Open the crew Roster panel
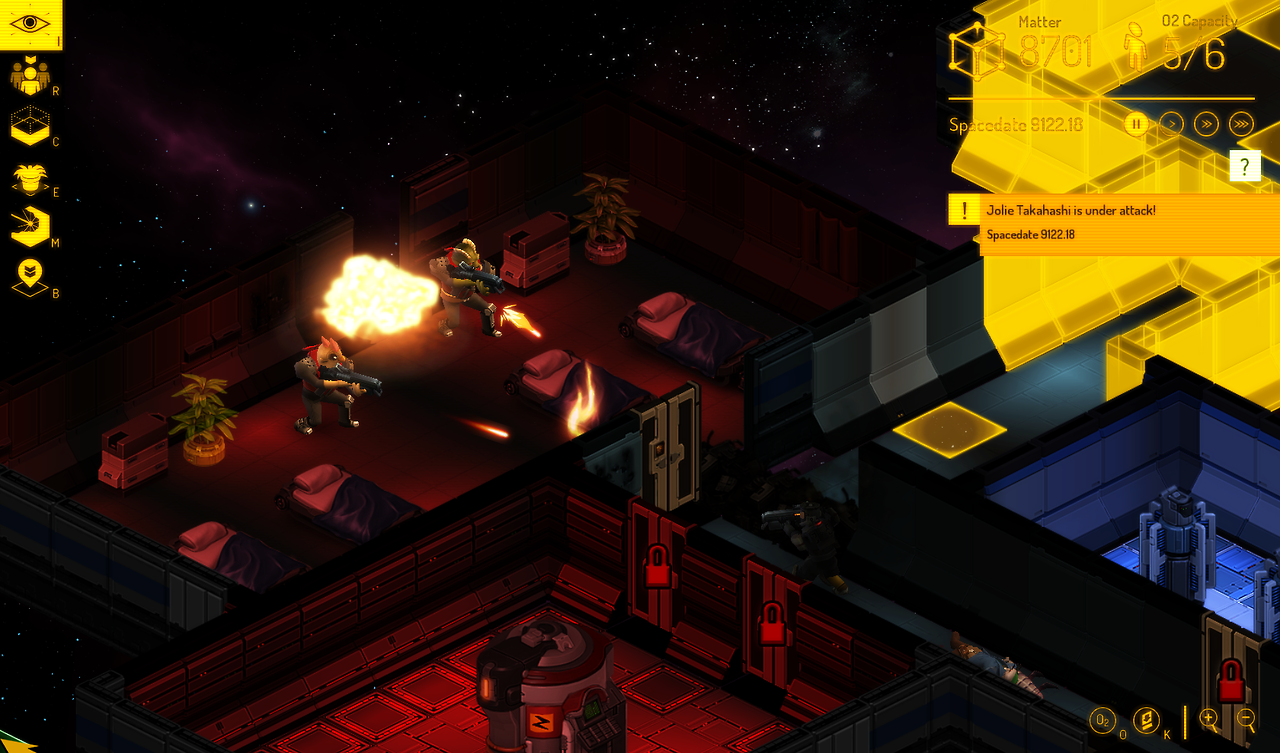The image size is (1280, 753). 30,73
